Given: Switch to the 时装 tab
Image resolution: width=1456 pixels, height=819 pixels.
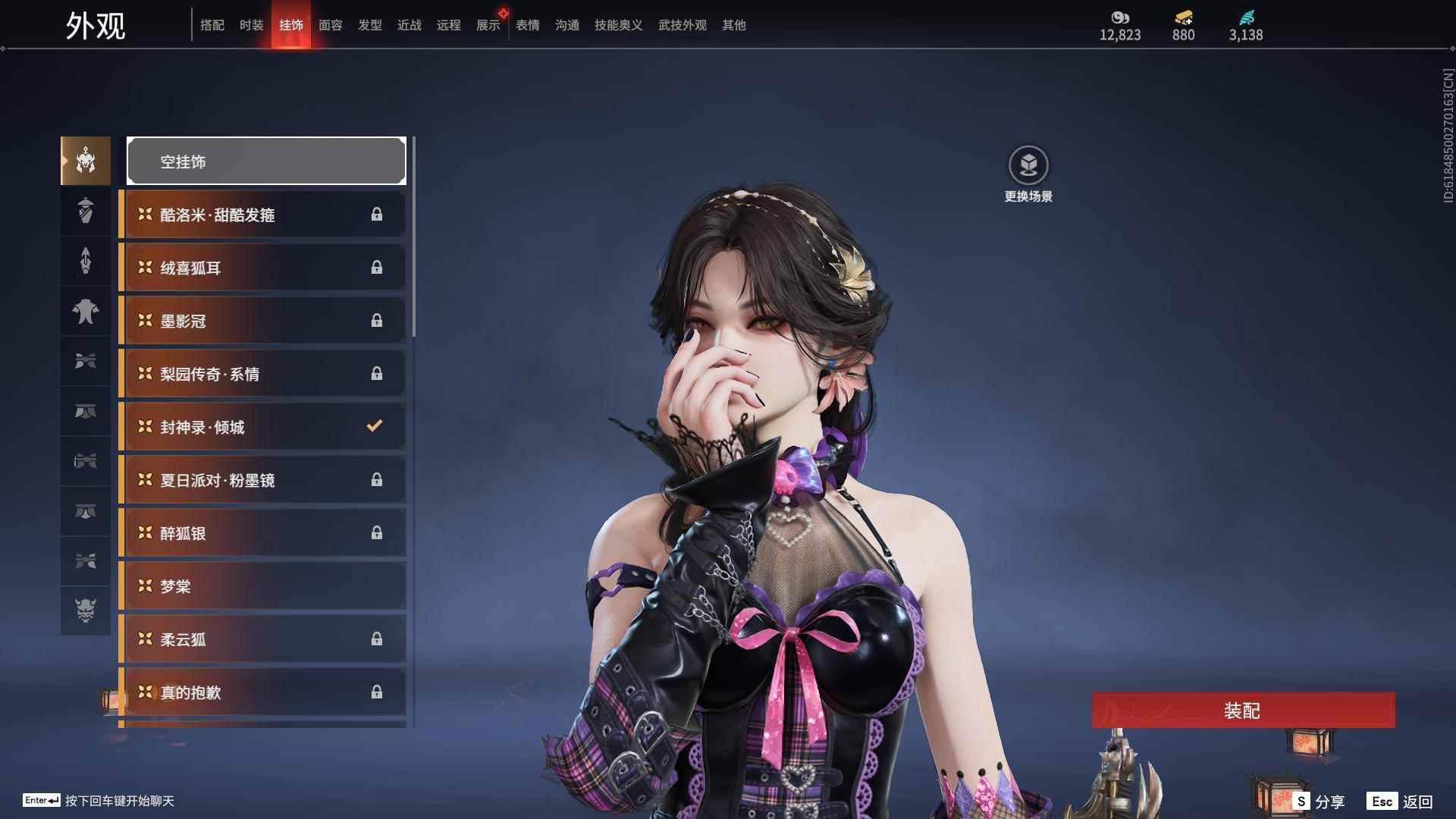Looking at the screenshot, I should pos(251,25).
